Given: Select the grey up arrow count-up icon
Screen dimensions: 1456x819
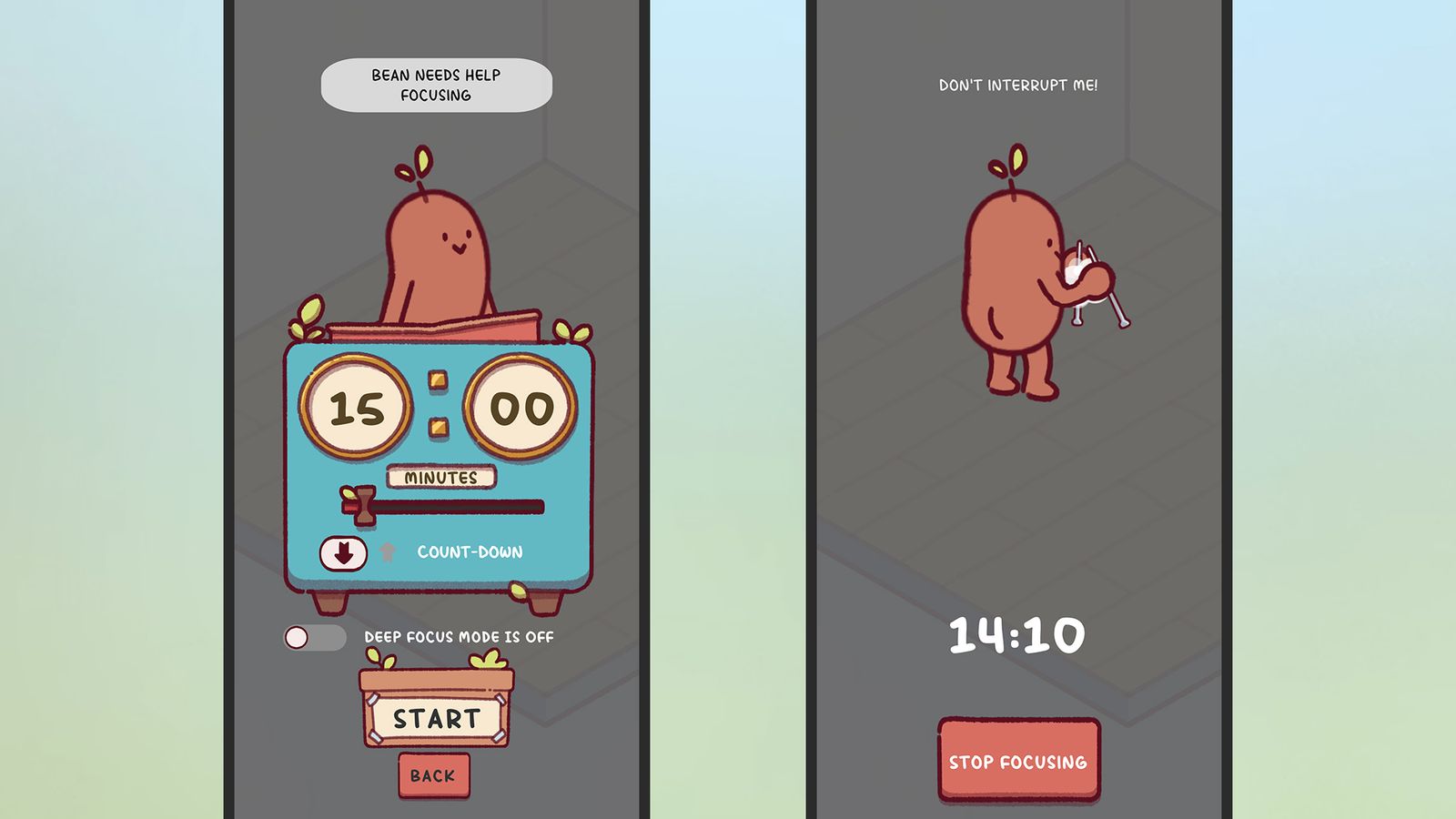Looking at the screenshot, I should point(386,550).
